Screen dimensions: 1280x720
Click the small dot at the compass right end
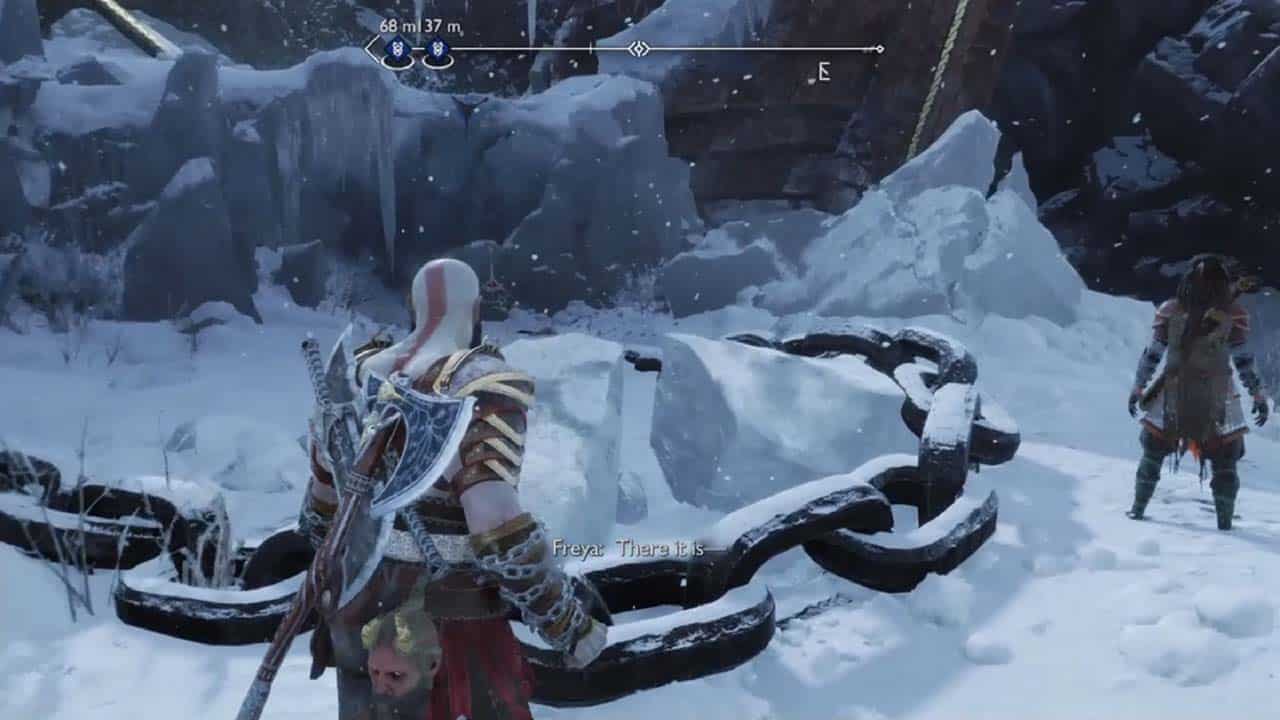[x=879, y=48]
